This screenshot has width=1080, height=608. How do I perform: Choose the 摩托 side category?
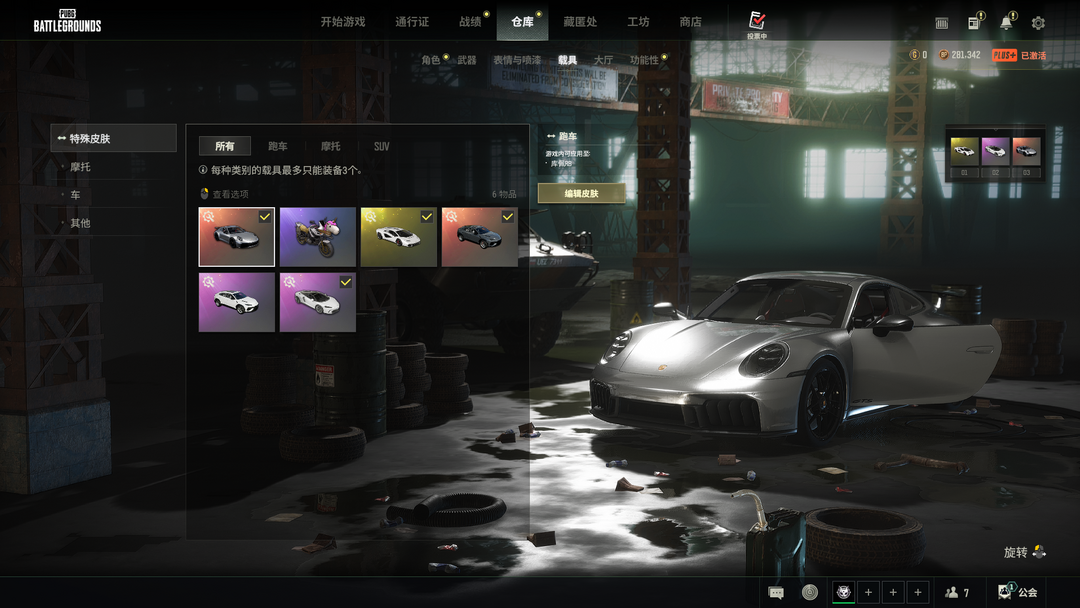[80, 167]
